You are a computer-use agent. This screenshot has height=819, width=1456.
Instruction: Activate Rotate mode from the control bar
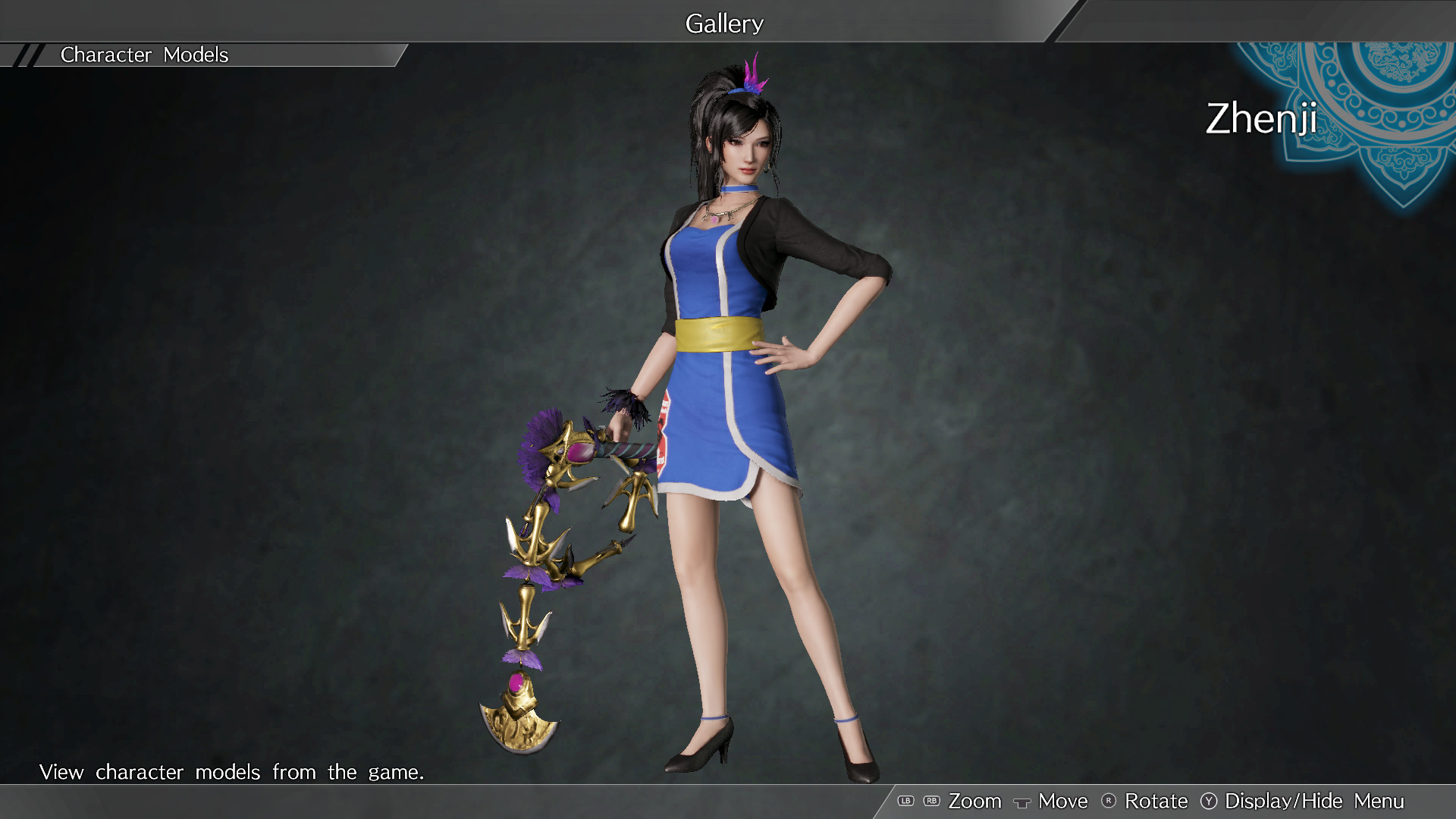[x=1156, y=802]
